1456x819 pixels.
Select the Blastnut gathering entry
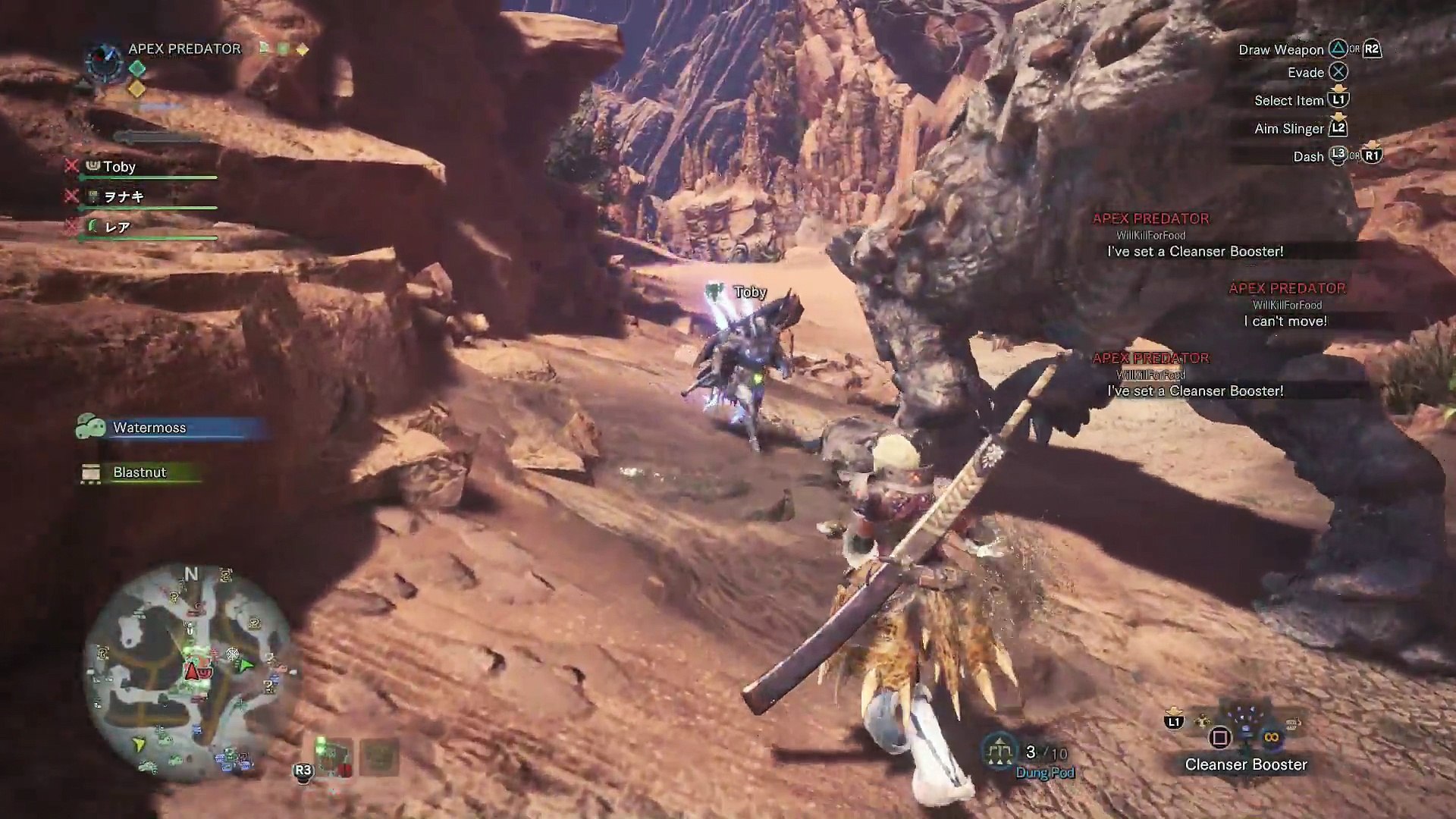(140, 472)
